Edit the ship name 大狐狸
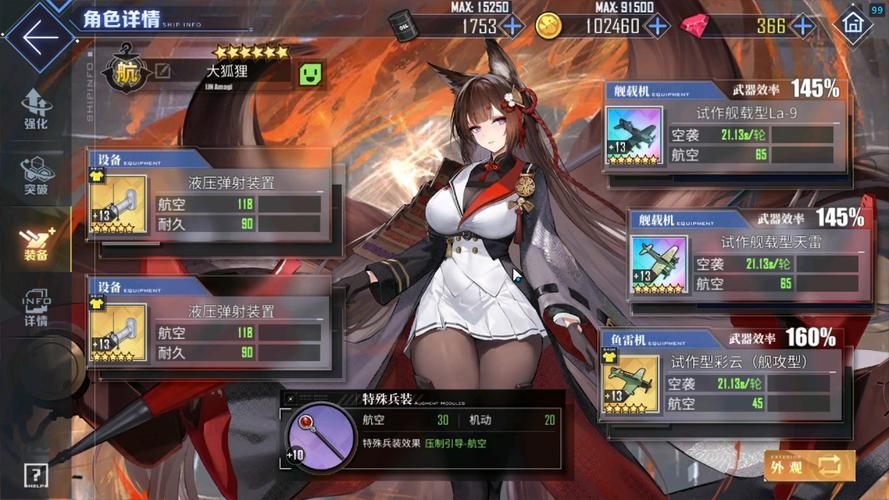This screenshot has width=889, height=500. click(162, 72)
